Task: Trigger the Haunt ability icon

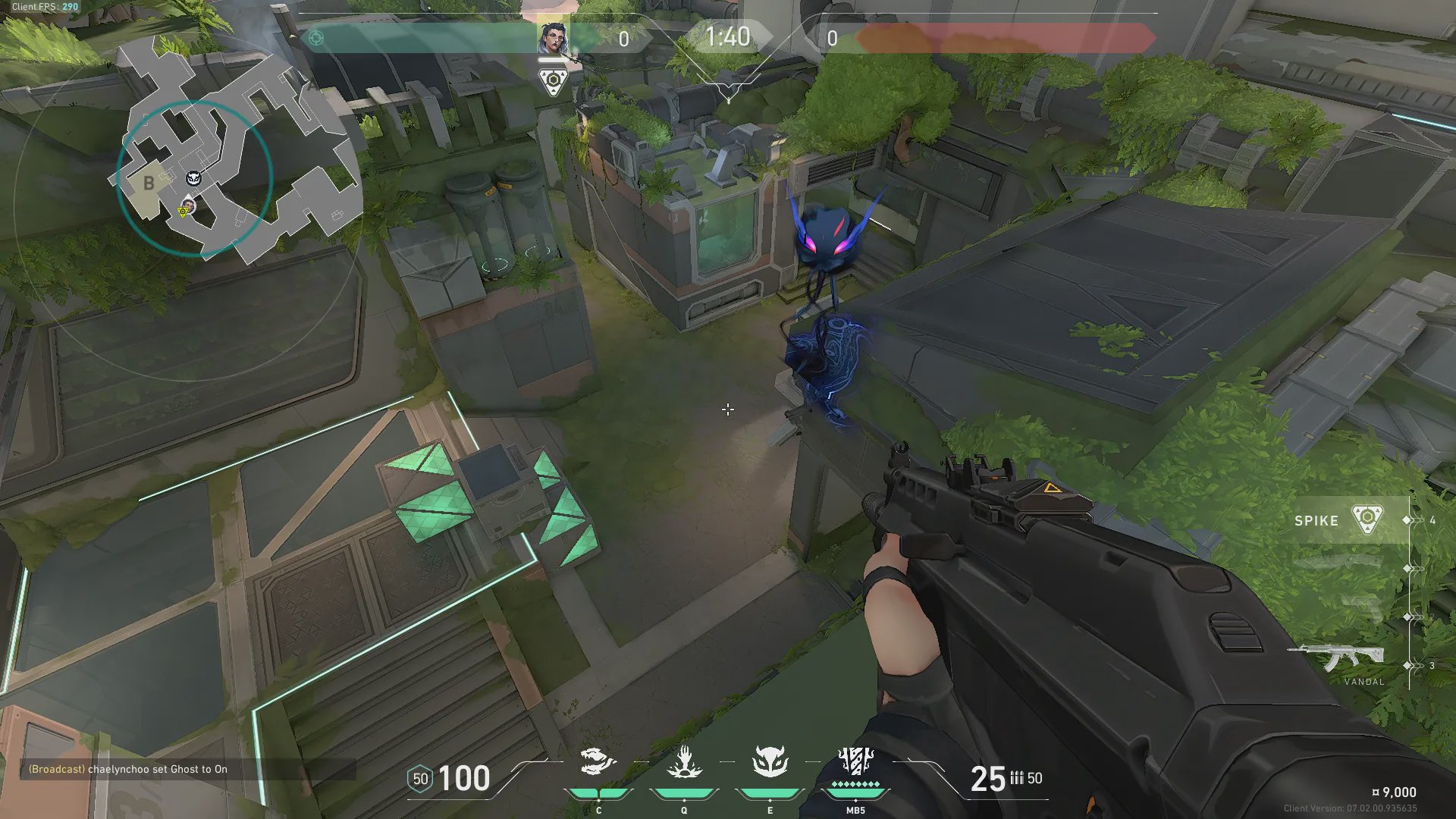Action: click(770, 764)
